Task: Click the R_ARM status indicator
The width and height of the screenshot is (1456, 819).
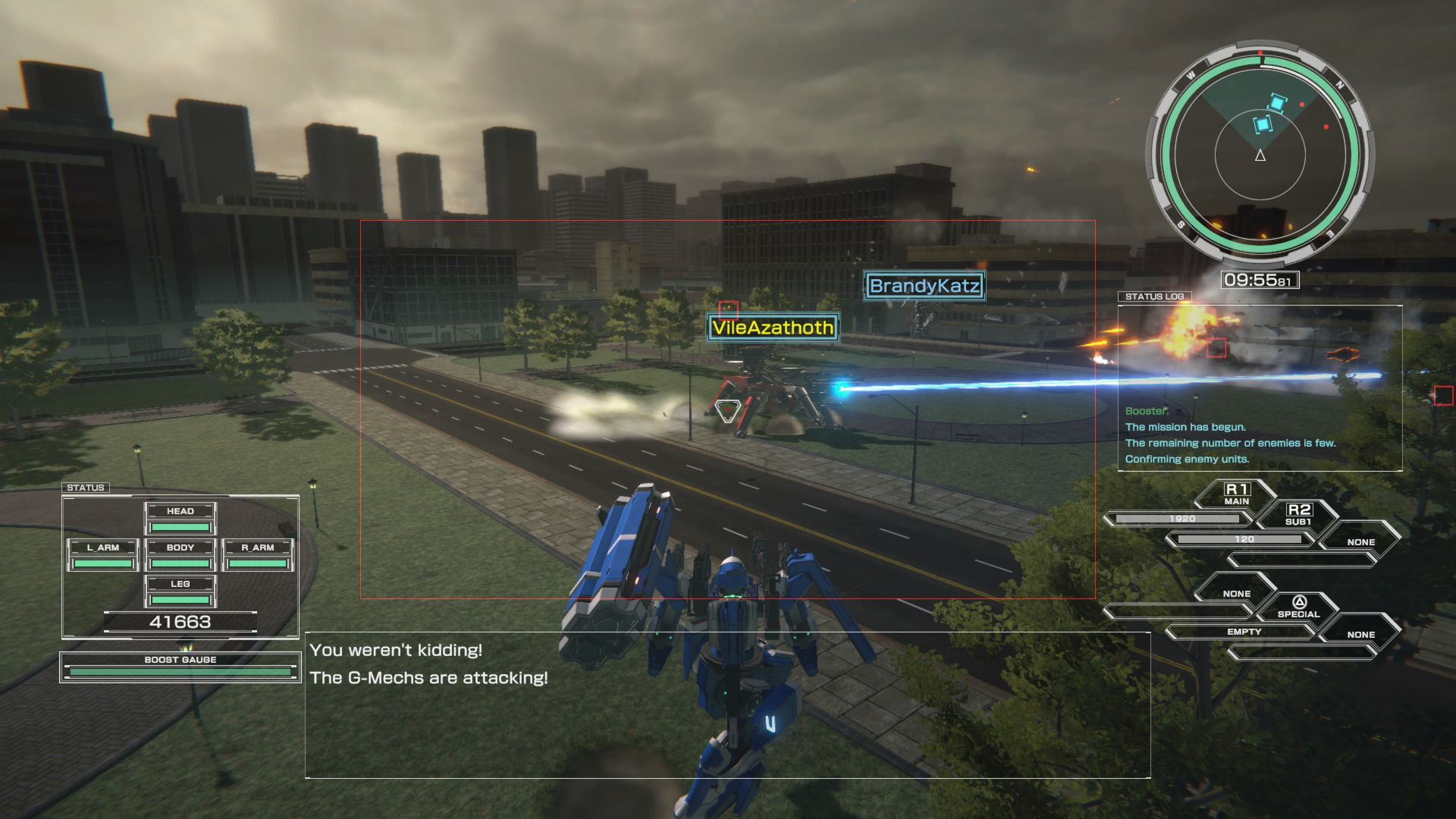Action: (x=259, y=546)
